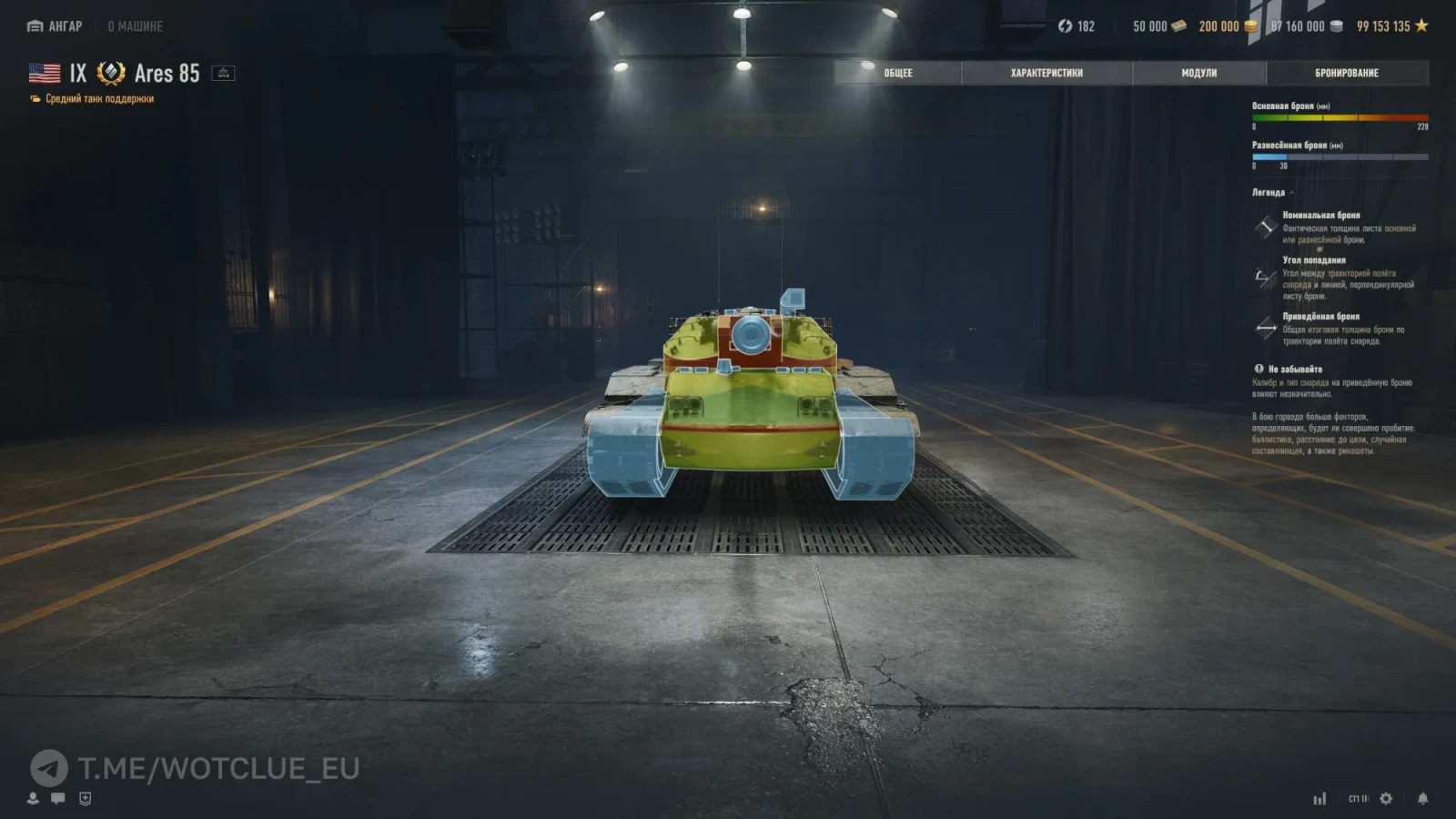The height and width of the screenshot is (819, 1456).
Task: Switch to the Характеристики tab
Action: click(1046, 73)
